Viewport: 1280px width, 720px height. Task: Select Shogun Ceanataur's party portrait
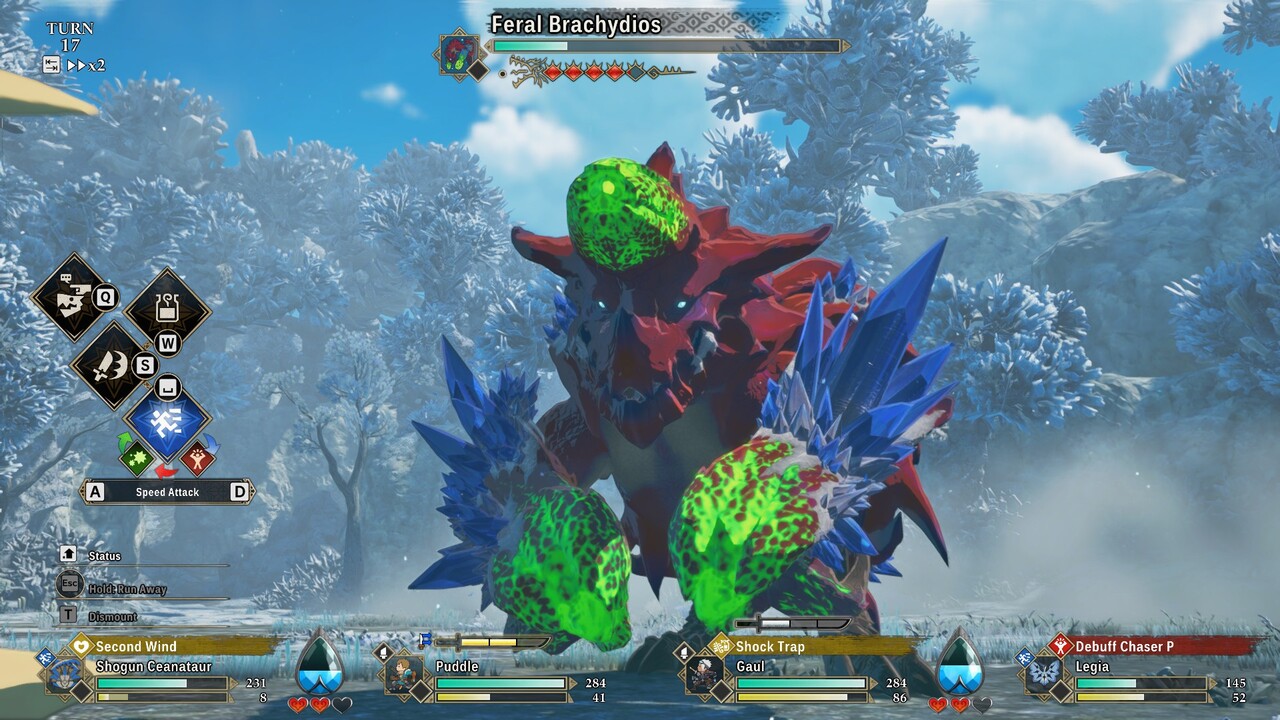65,675
